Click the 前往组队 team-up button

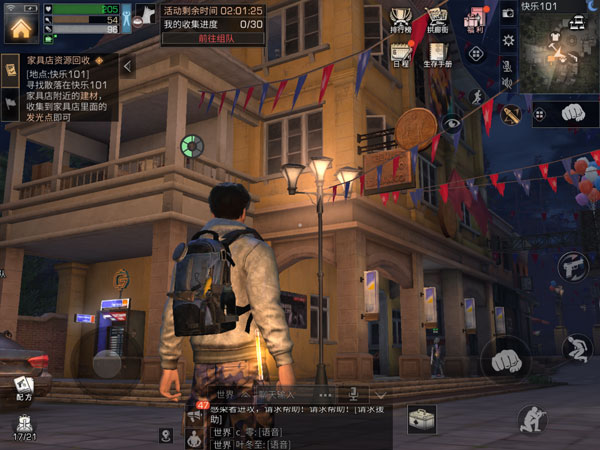point(212,39)
